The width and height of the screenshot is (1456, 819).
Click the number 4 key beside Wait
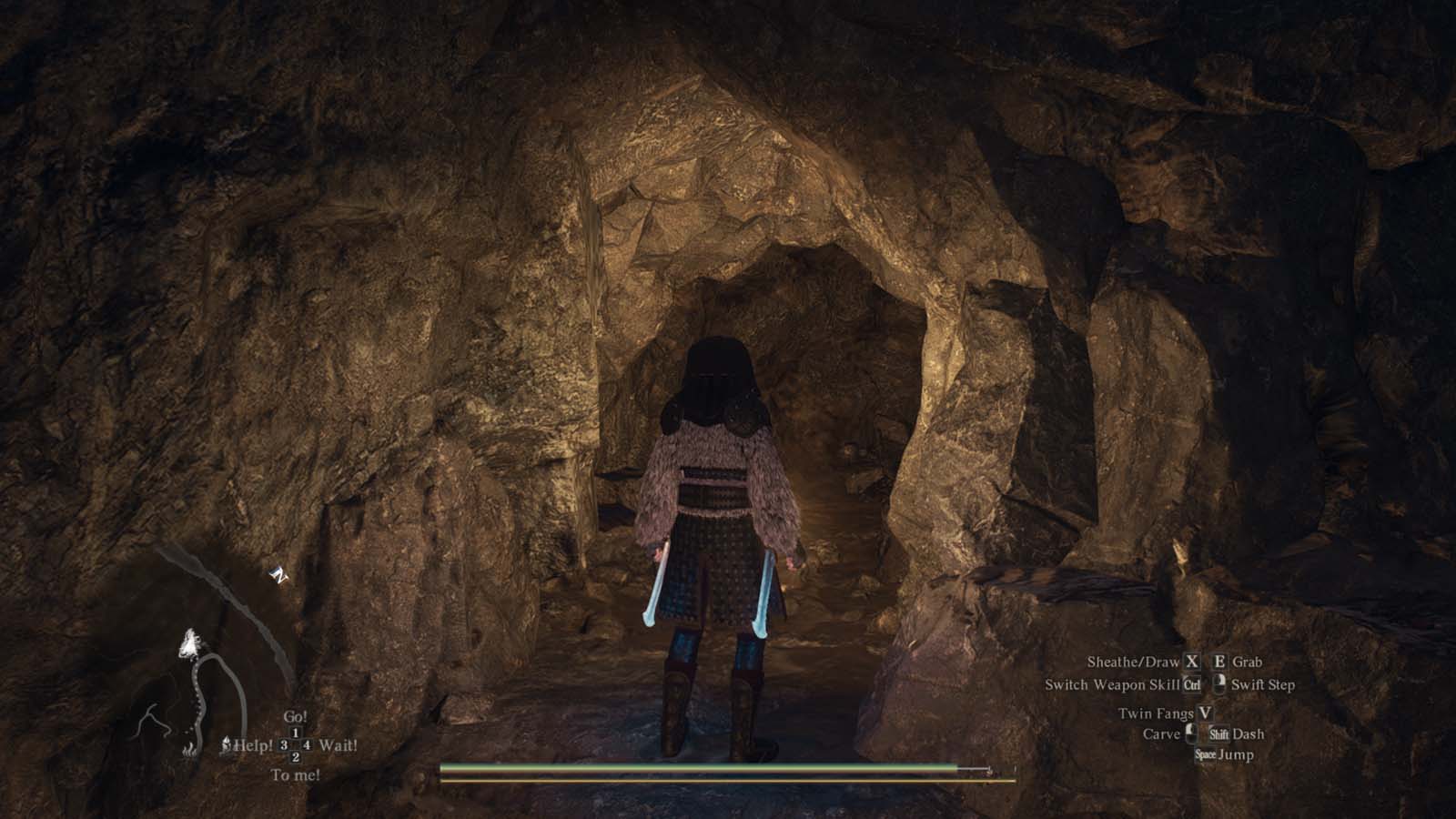307,745
